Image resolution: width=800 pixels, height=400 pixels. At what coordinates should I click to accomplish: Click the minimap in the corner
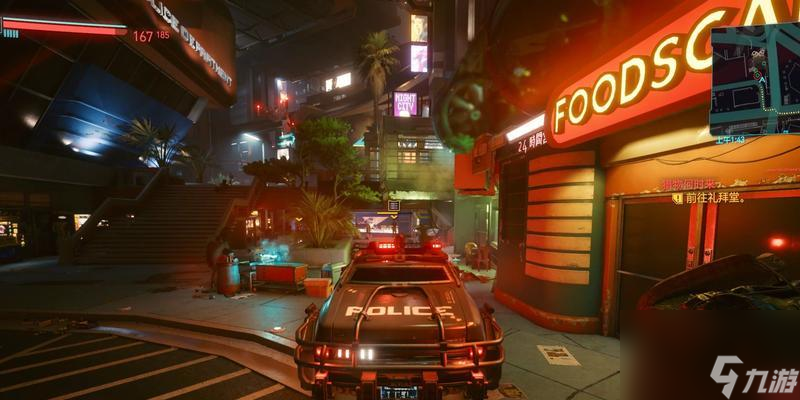[x=754, y=78]
